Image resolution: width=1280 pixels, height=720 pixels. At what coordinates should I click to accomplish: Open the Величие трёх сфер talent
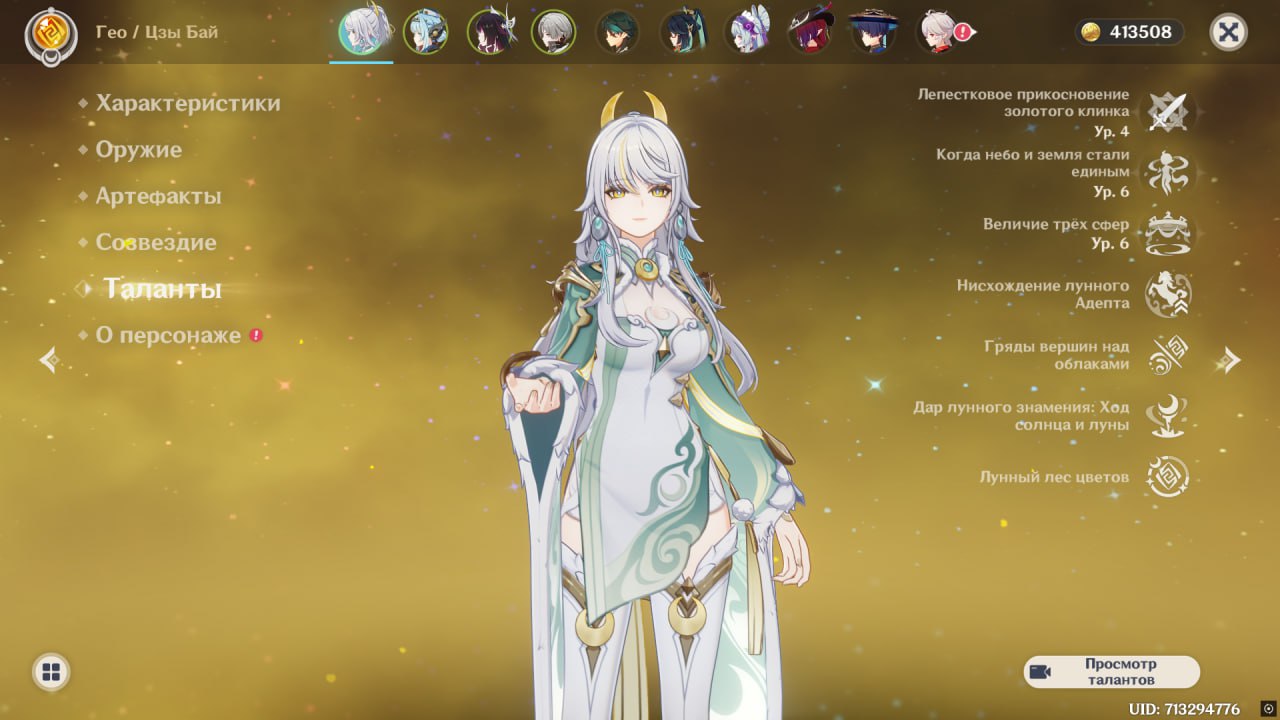(1167, 233)
